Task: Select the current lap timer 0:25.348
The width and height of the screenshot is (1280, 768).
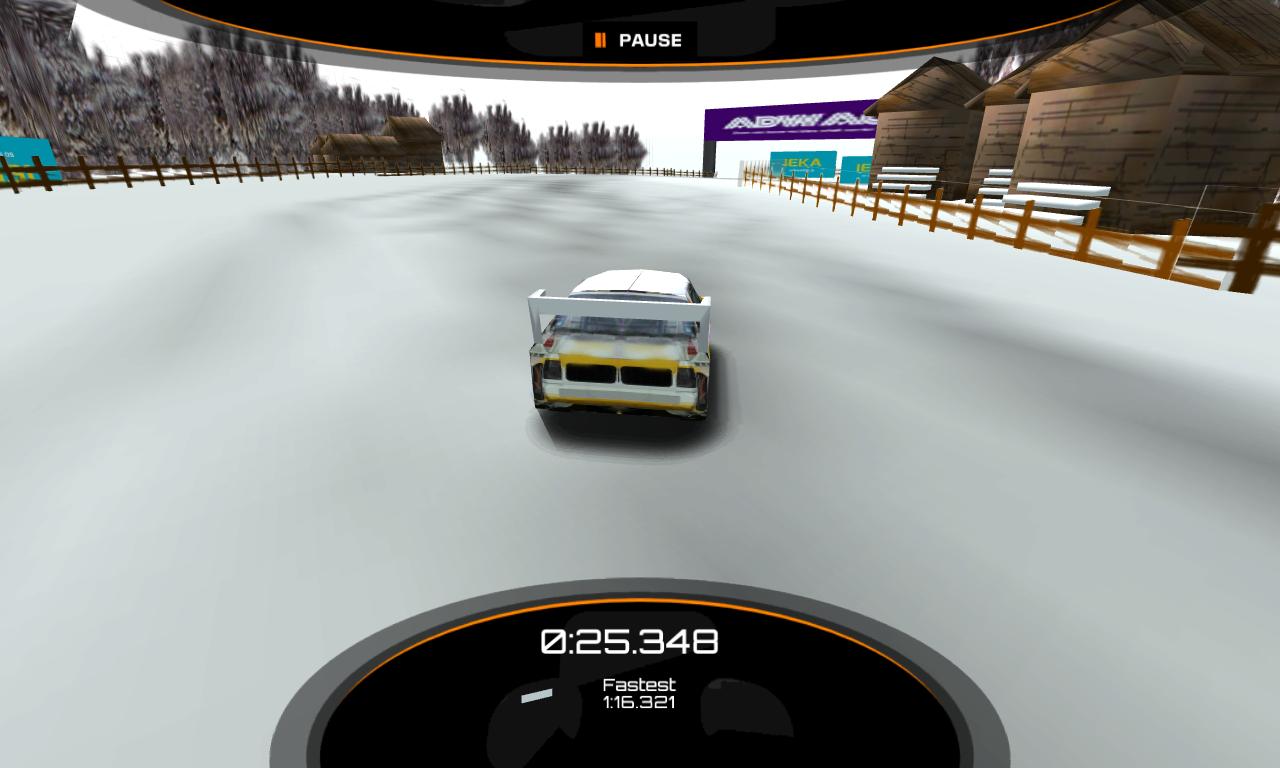Action: [630, 640]
